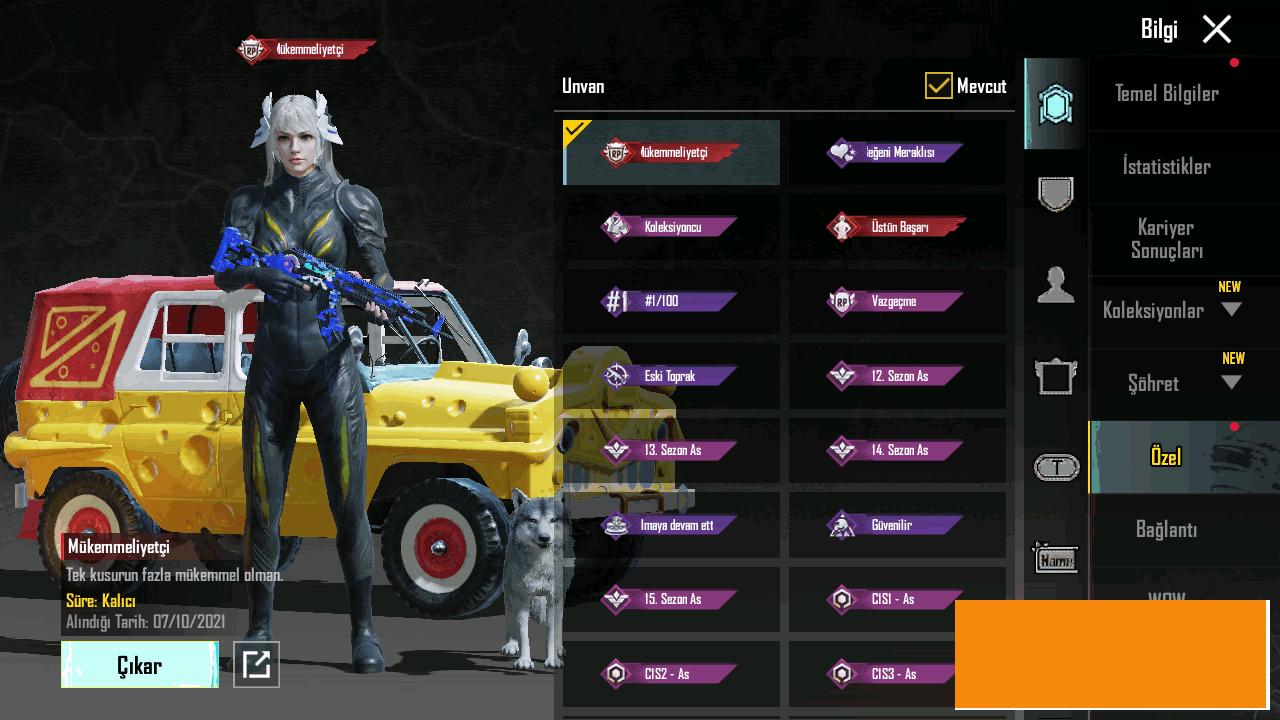Close the Bilgi panel with the X
The width and height of the screenshot is (1280, 720).
pyautogui.click(x=1216, y=30)
